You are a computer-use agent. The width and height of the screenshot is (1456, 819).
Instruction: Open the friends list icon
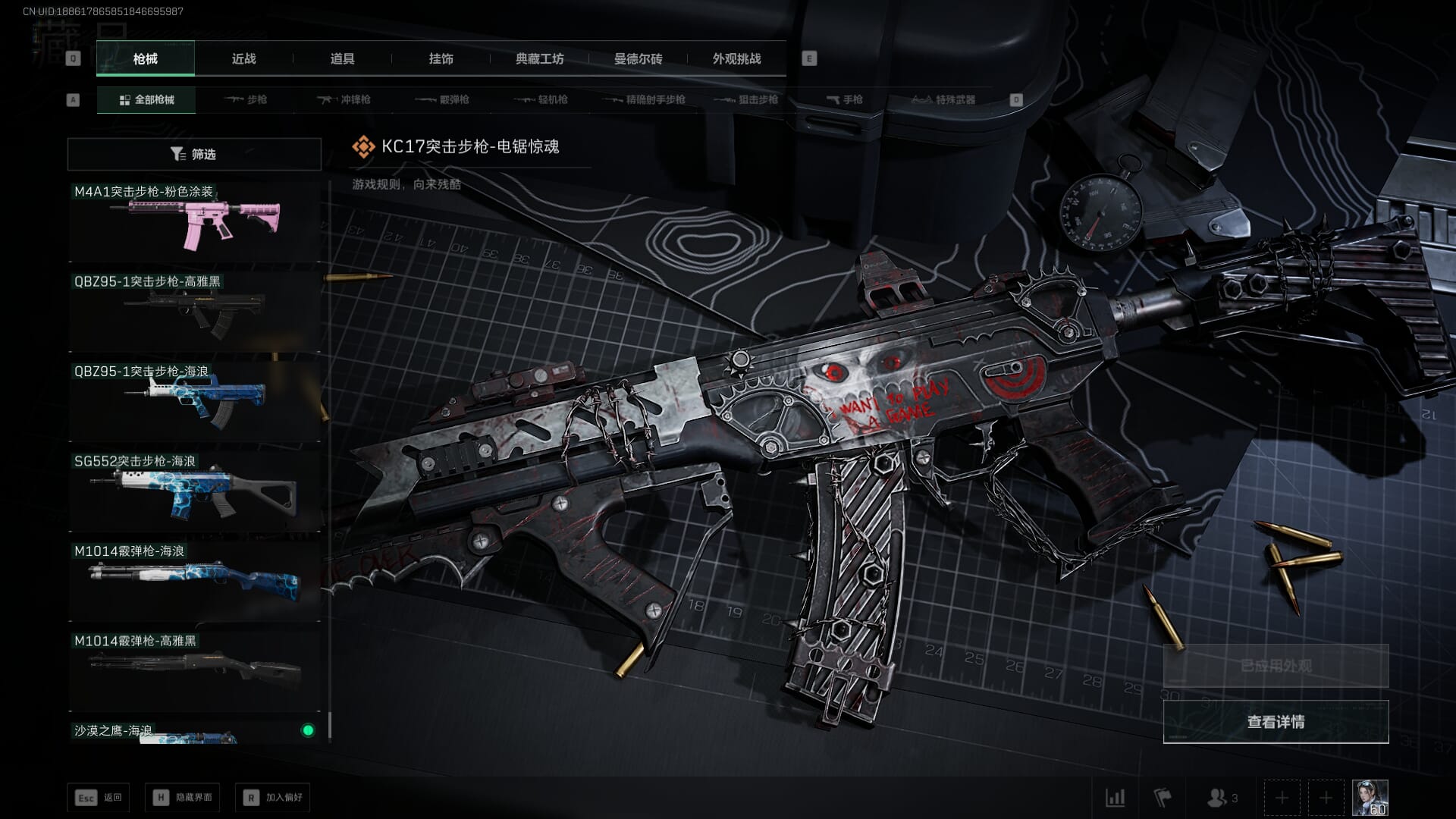coord(1222,798)
